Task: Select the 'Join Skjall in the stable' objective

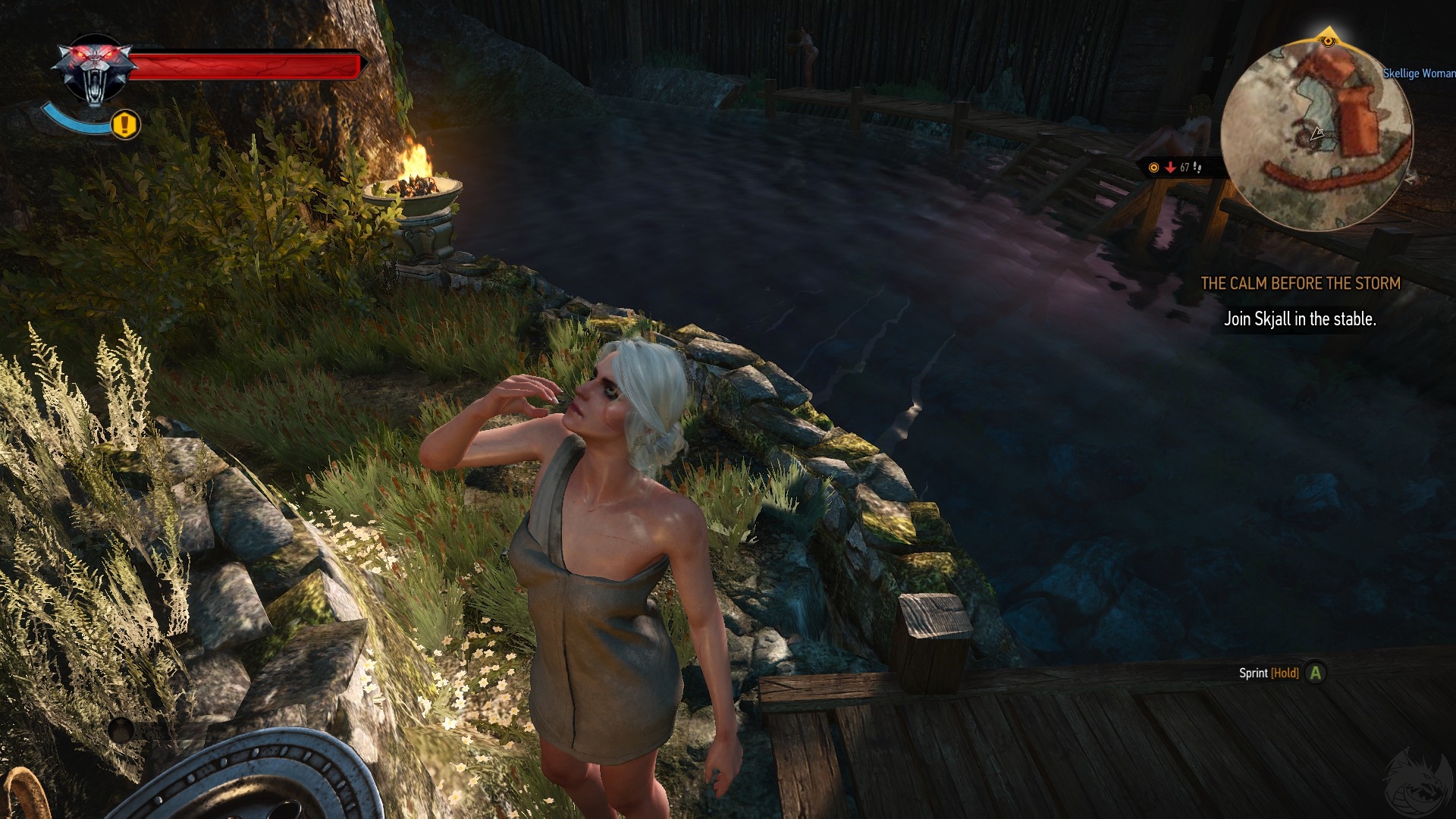Action: [1300, 319]
